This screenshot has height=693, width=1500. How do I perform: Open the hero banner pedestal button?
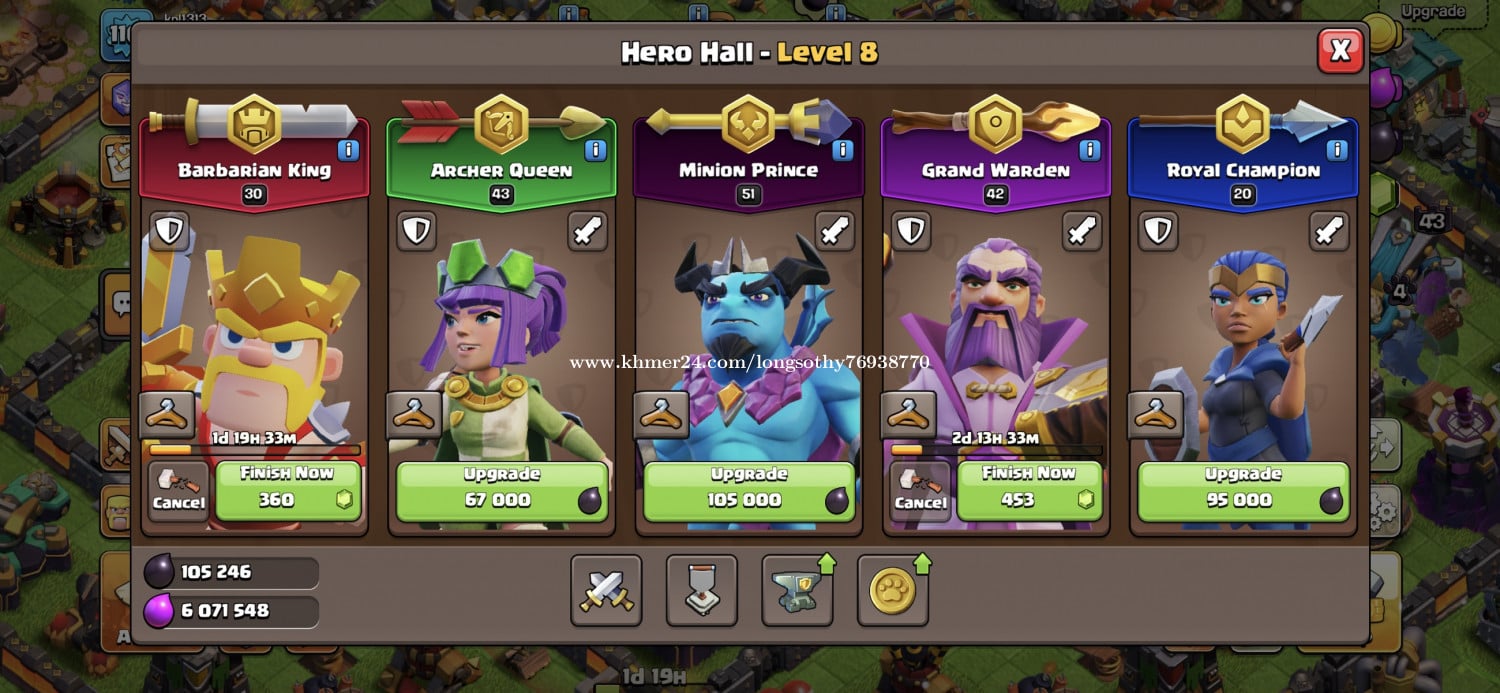click(701, 590)
